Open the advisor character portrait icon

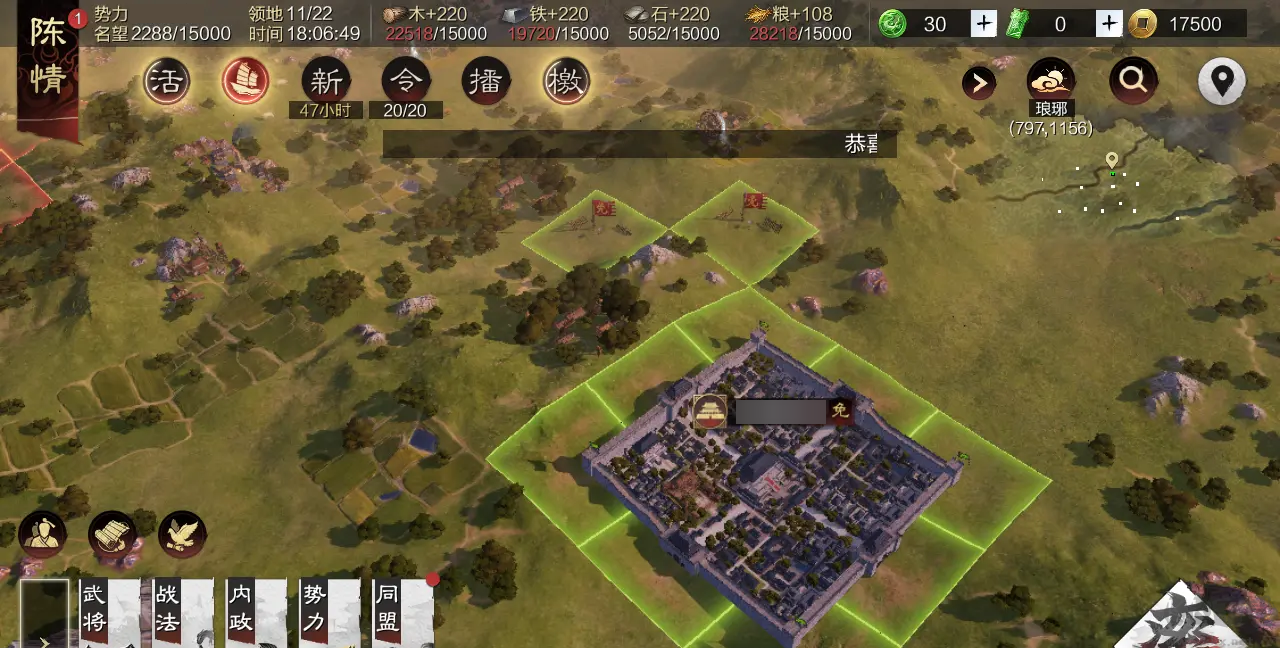point(42,535)
